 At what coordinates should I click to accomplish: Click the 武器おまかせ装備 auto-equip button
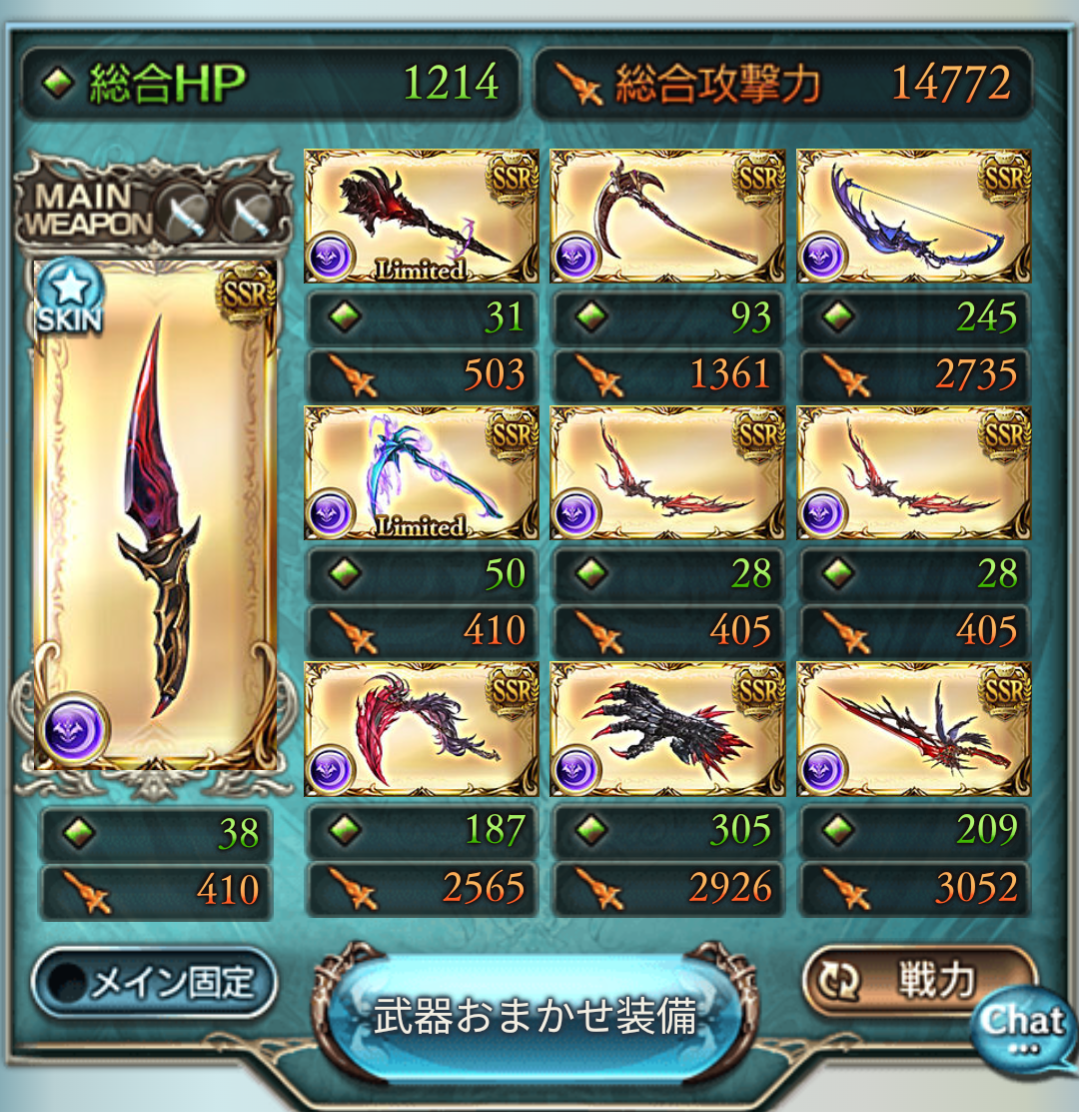[x=534, y=1018]
